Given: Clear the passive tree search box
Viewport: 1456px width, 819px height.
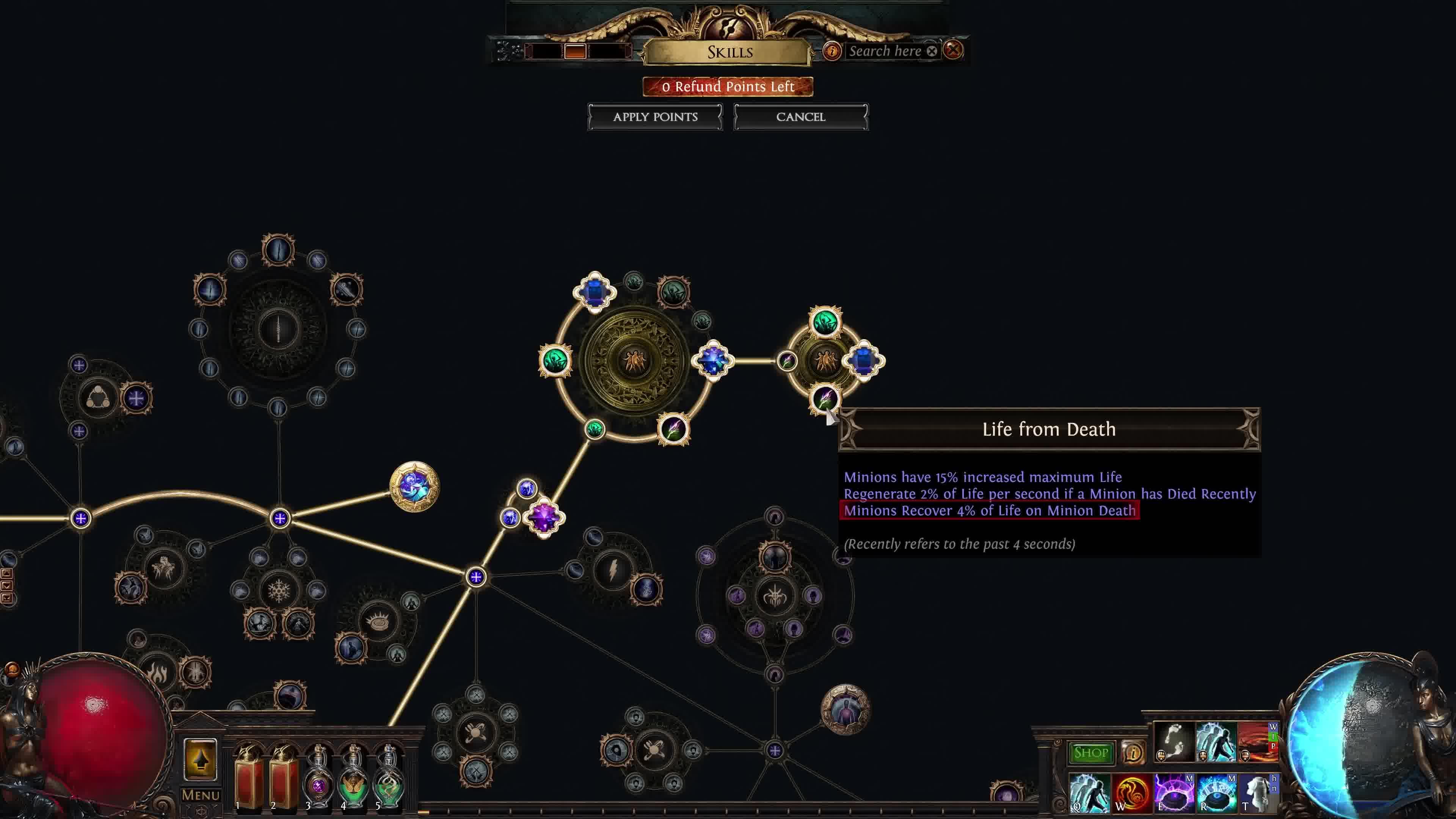Looking at the screenshot, I should 932,52.
